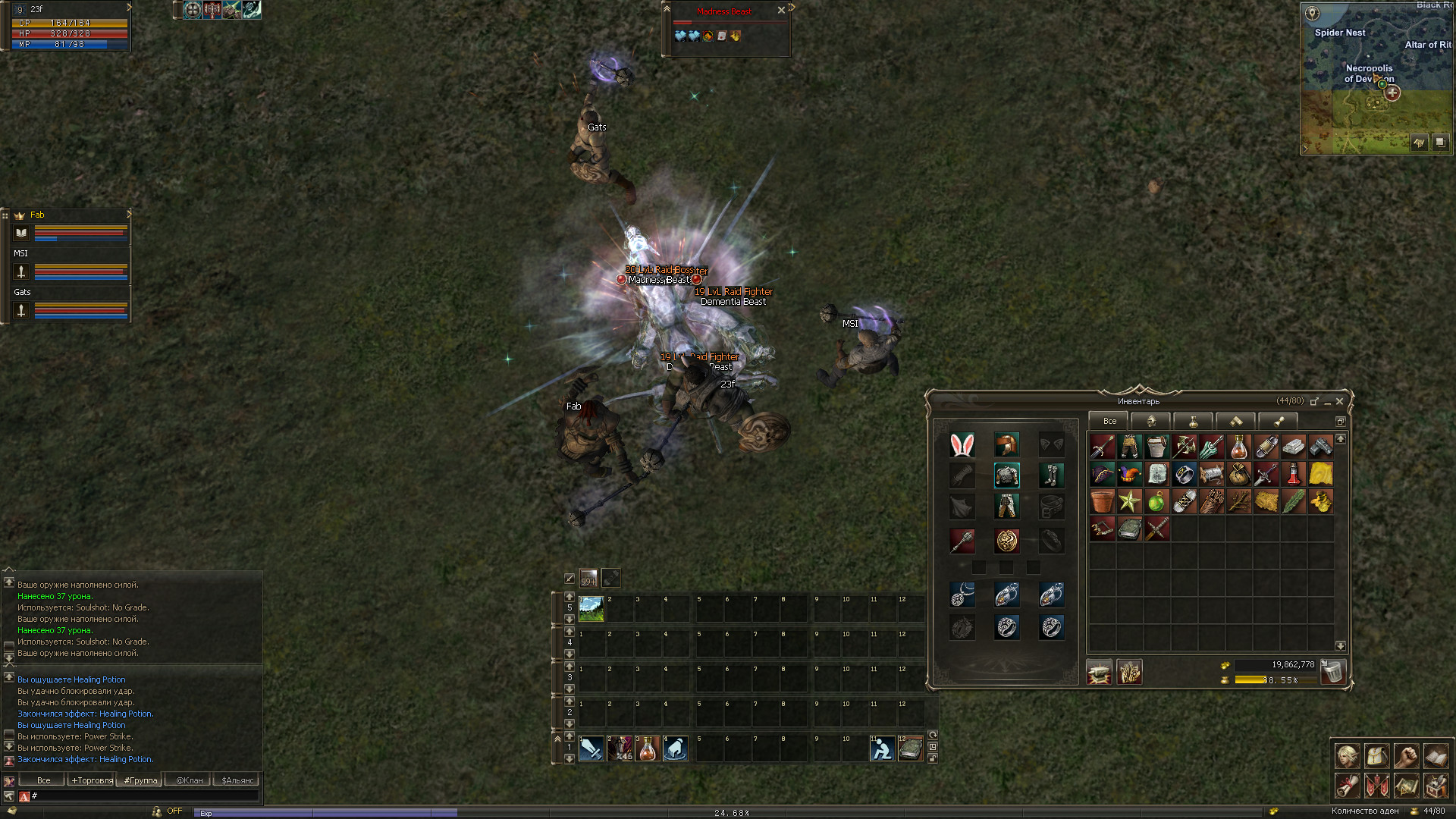Close the Инвентарь inventory window
Screen dimensions: 1456x819
[x=1339, y=401]
